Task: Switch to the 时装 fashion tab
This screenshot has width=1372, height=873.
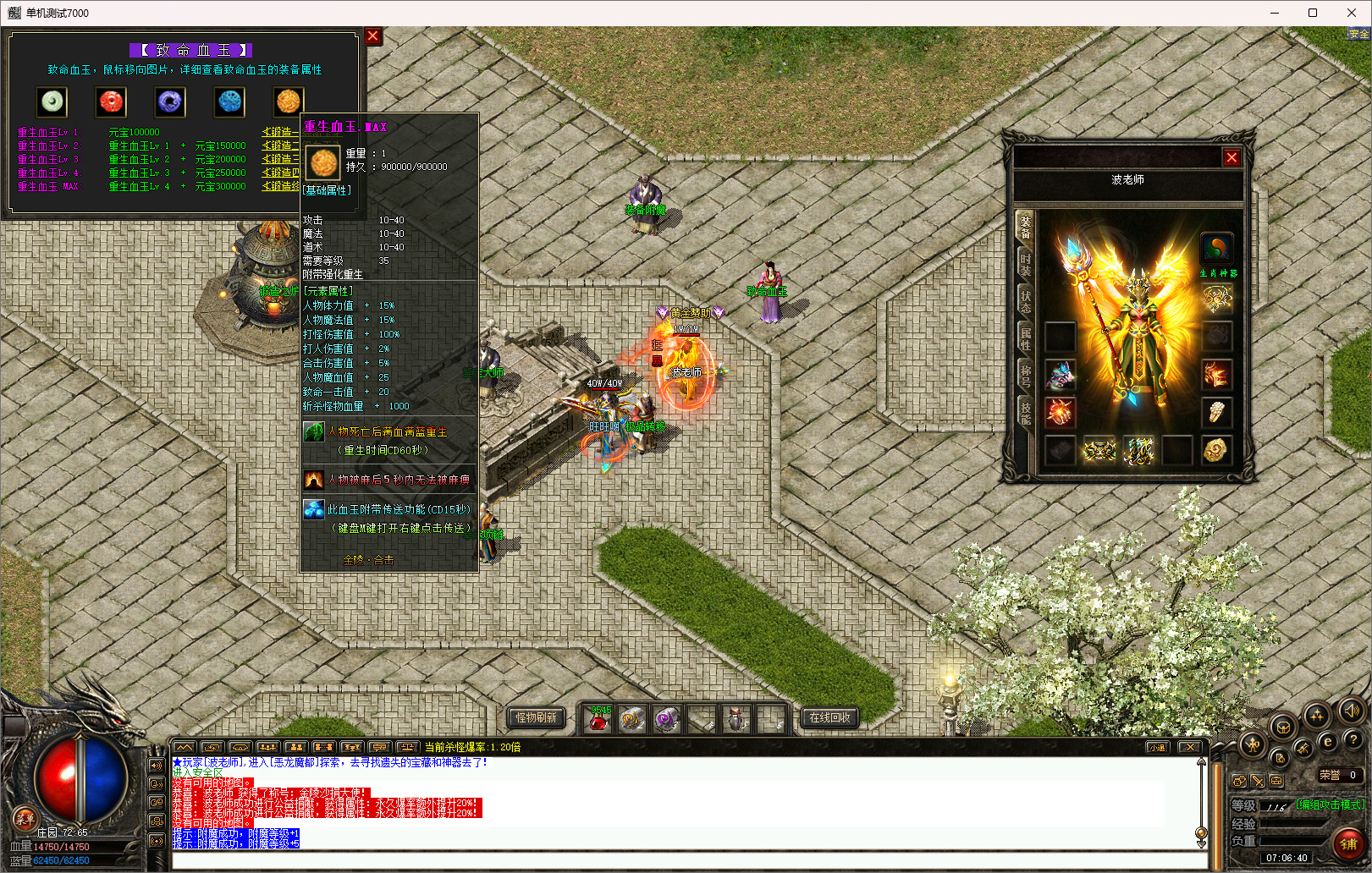Action: click(x=1025, y=265)
